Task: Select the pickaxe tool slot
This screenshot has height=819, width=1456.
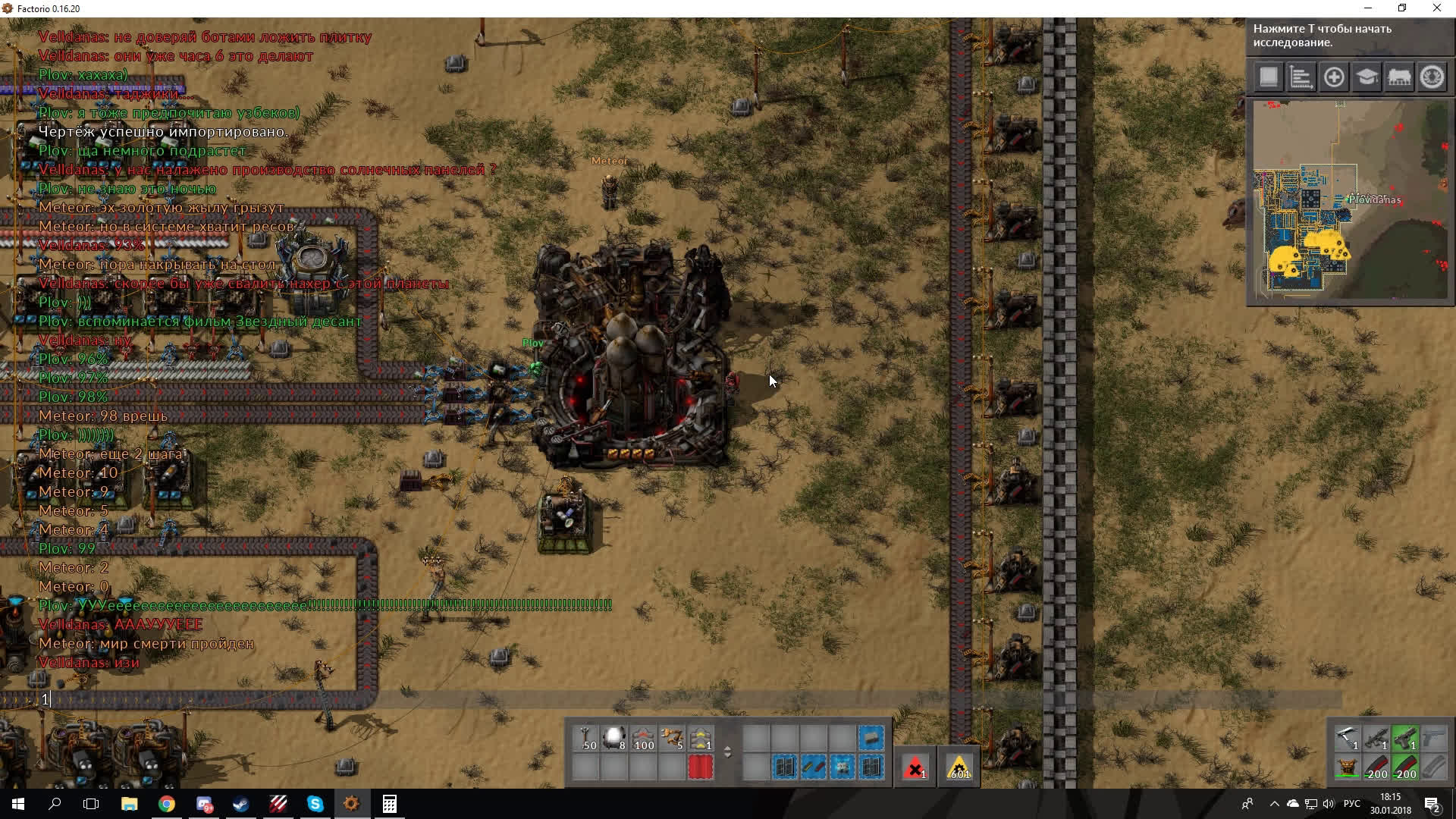Action: pos(1348,739)
